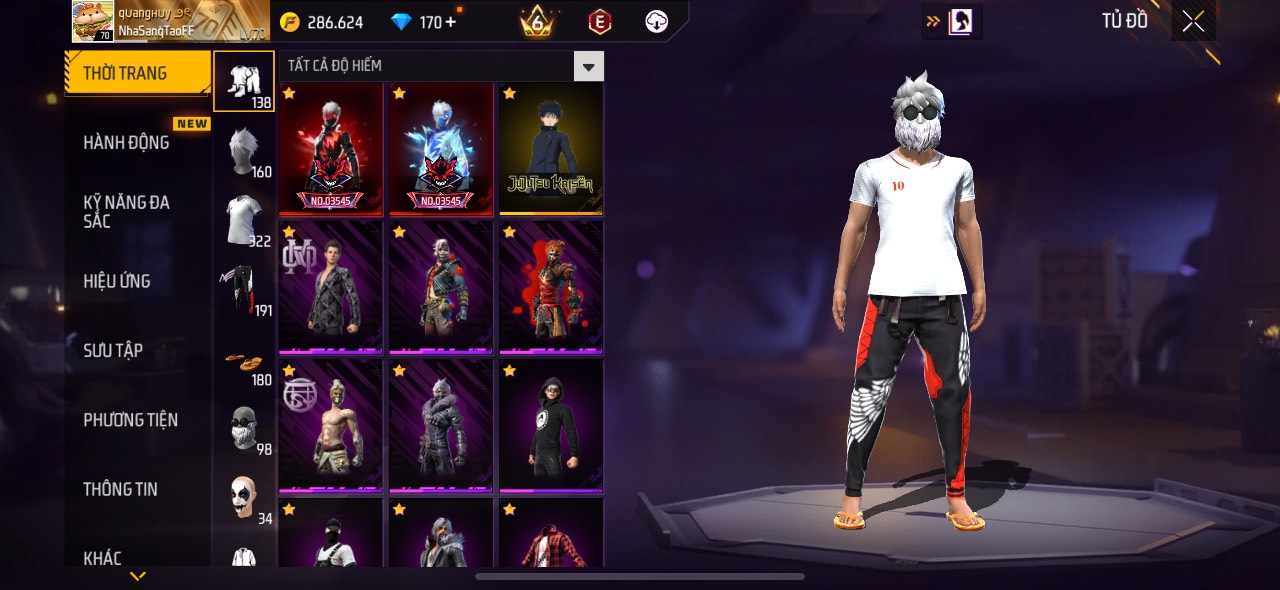
Task: Switch to the THỜI TRANG tab
Action: 137,73
